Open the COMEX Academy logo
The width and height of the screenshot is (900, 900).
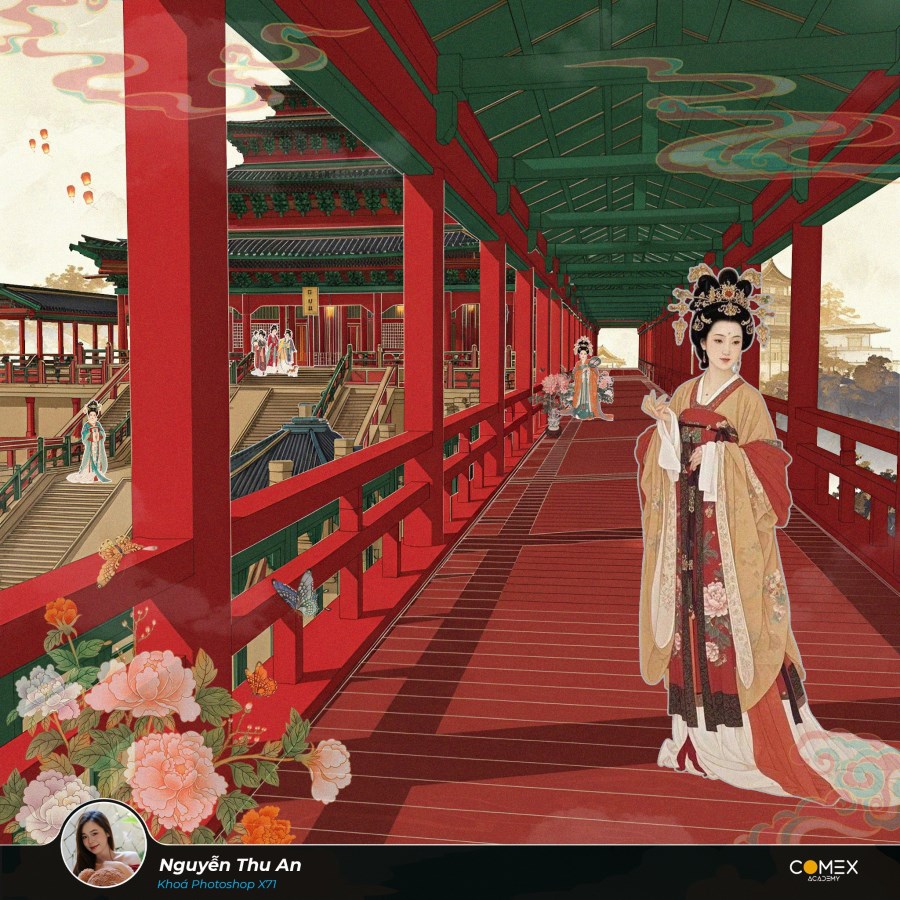point(823,870)
